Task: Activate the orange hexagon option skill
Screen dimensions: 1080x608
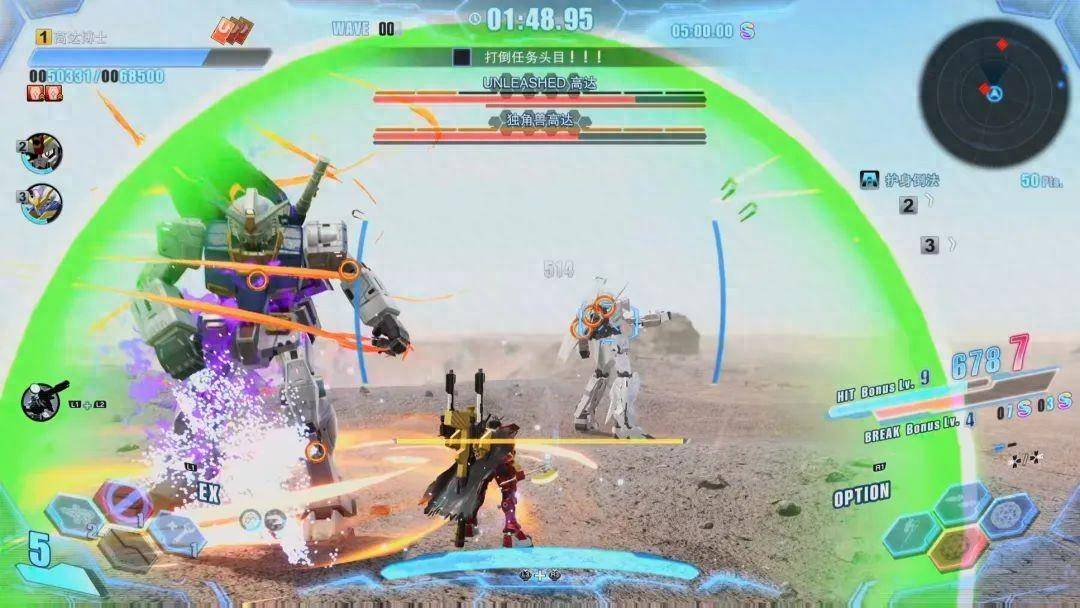Action: [957, 547]
